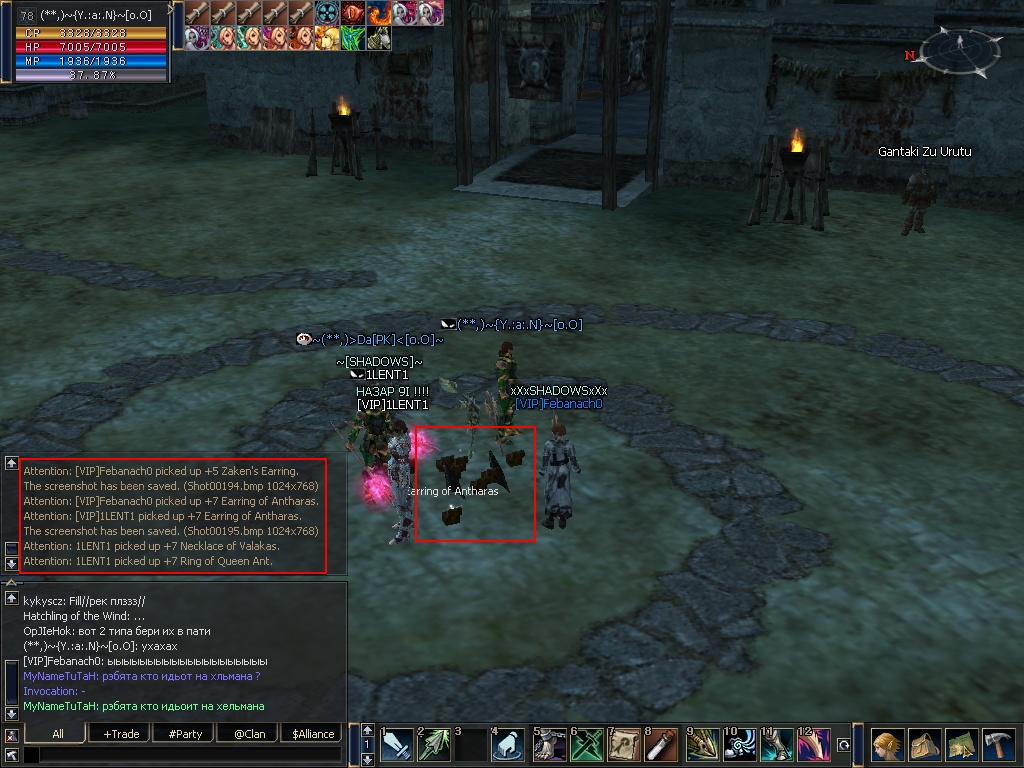This screenshot has height=768, width=1024.
Task: Open the hammer system menu icon
Action: (999, 746)
